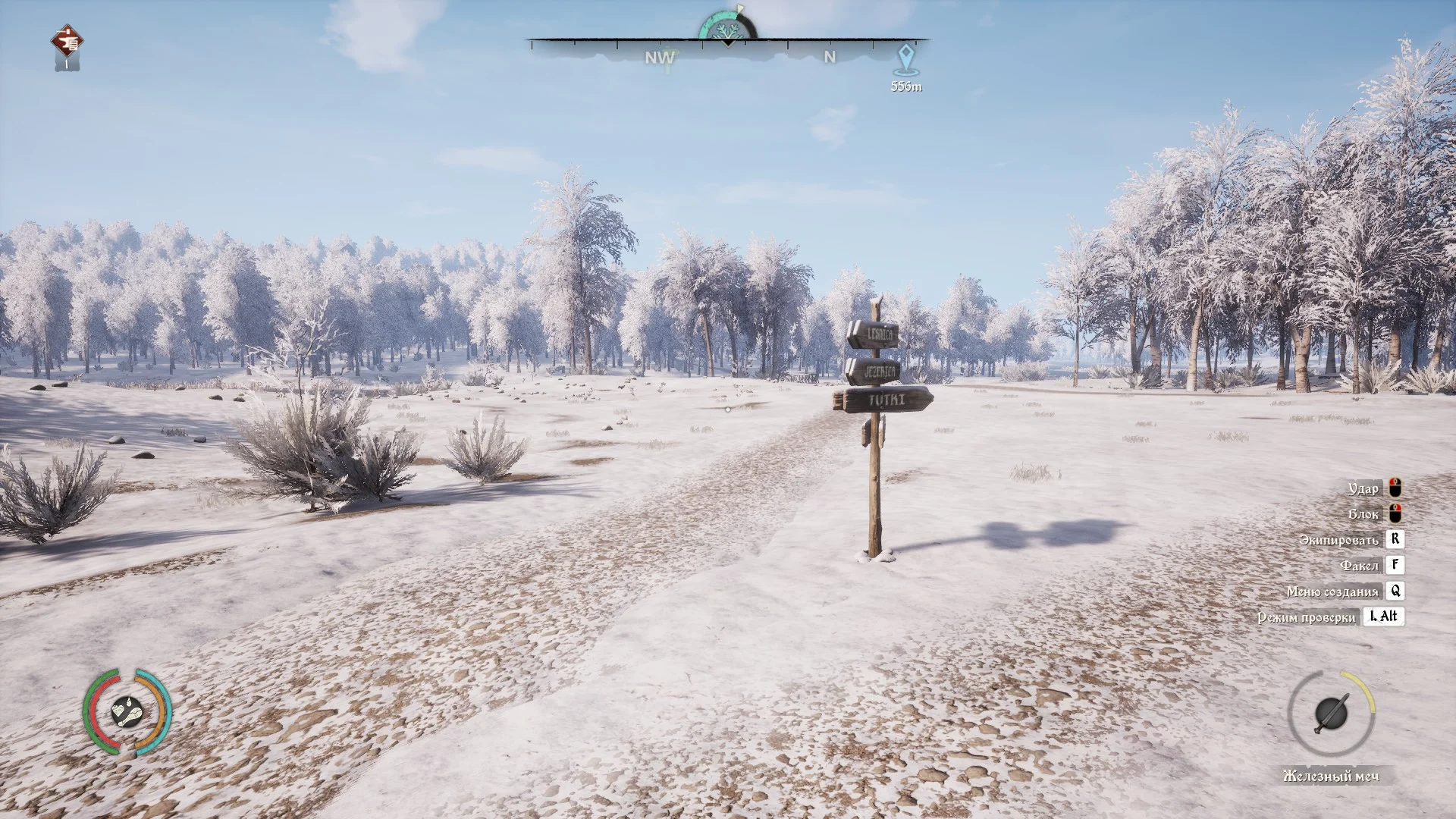The image size is (1456, 819).
Task: Click the waypoint marker showing 556m
Action: coord(905,58)
